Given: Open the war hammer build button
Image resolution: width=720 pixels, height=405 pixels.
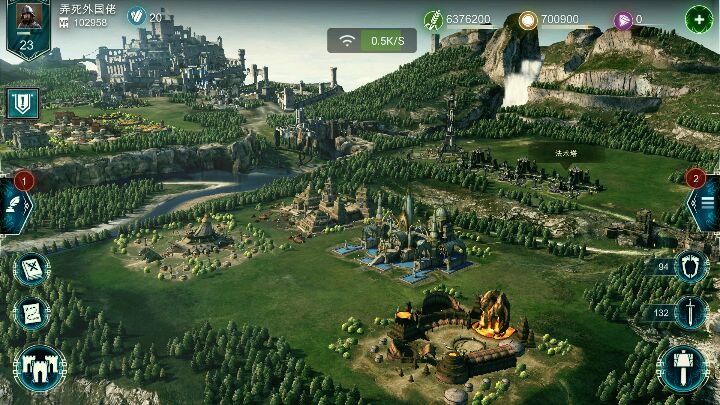Looking at the screenshot, I should 684,369.
